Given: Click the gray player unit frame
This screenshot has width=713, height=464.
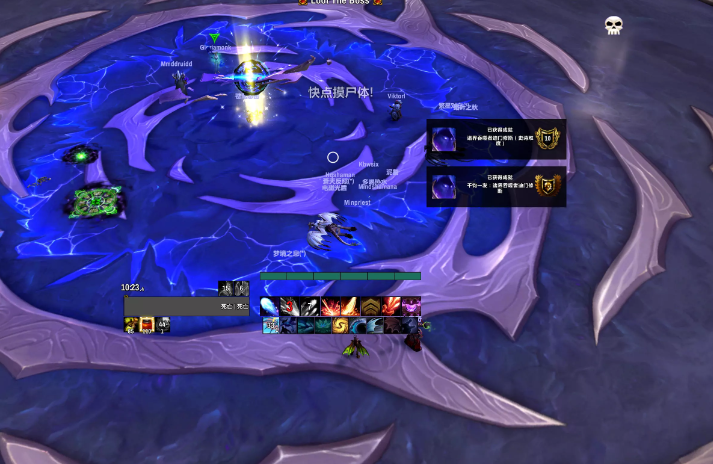Looking at the screenshot, I should (x=186, y=306).
